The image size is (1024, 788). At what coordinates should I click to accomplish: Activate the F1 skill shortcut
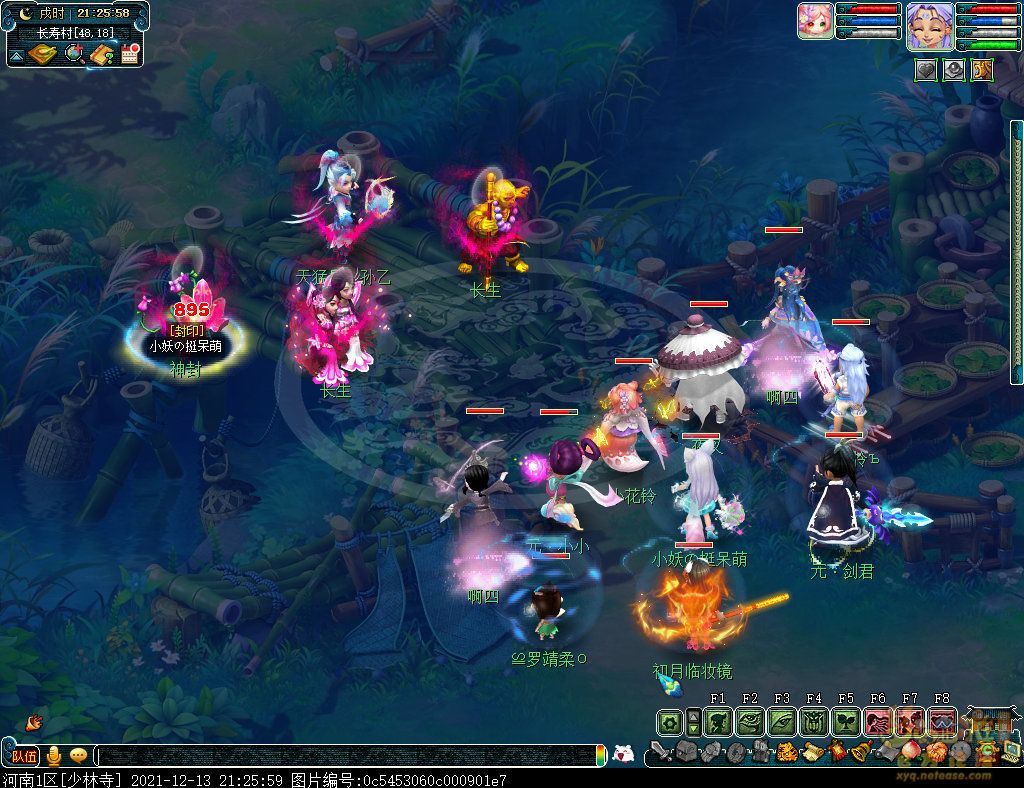coord(718,721)
